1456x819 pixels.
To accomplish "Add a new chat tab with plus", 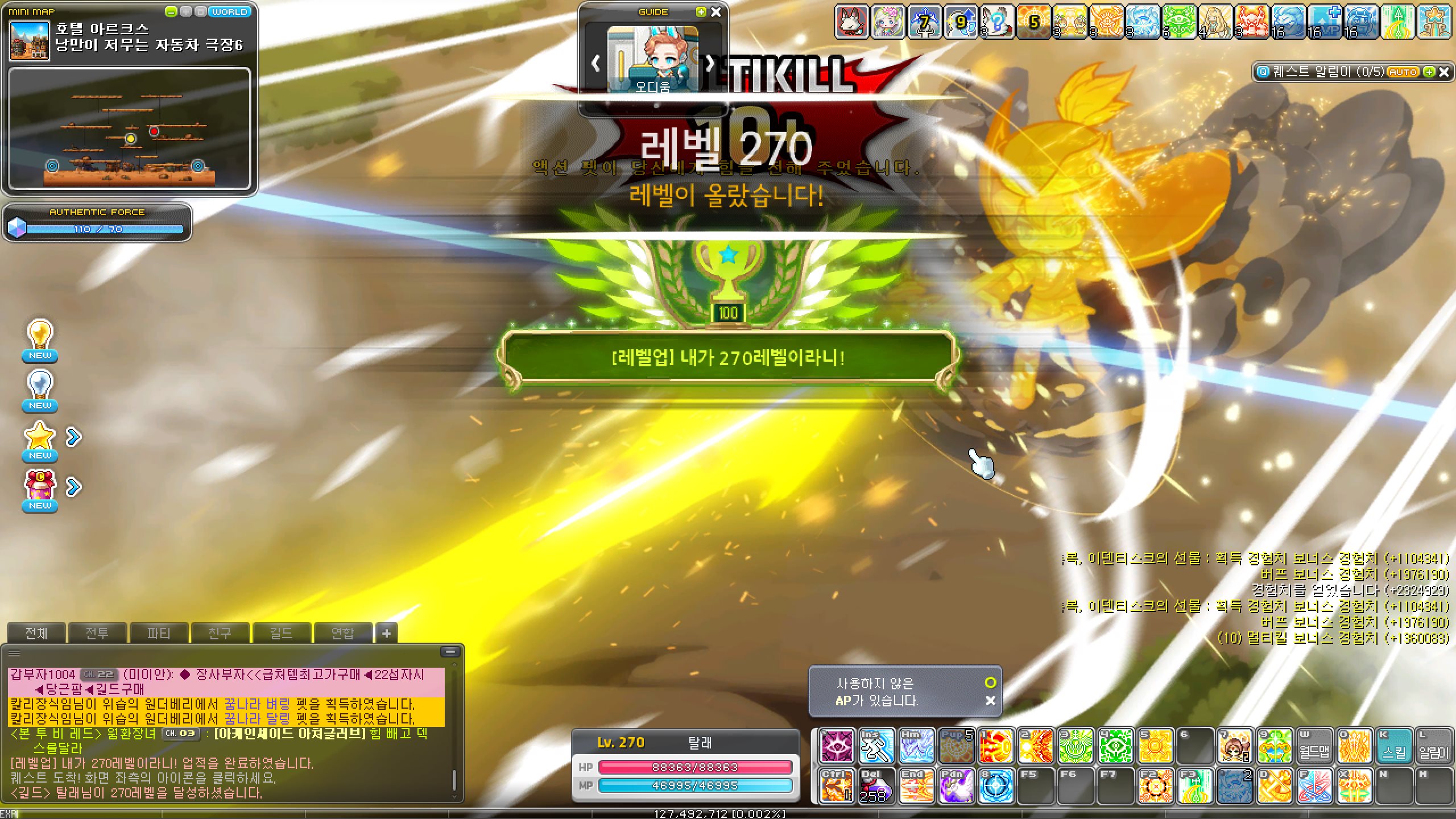I will coord(387,633).
